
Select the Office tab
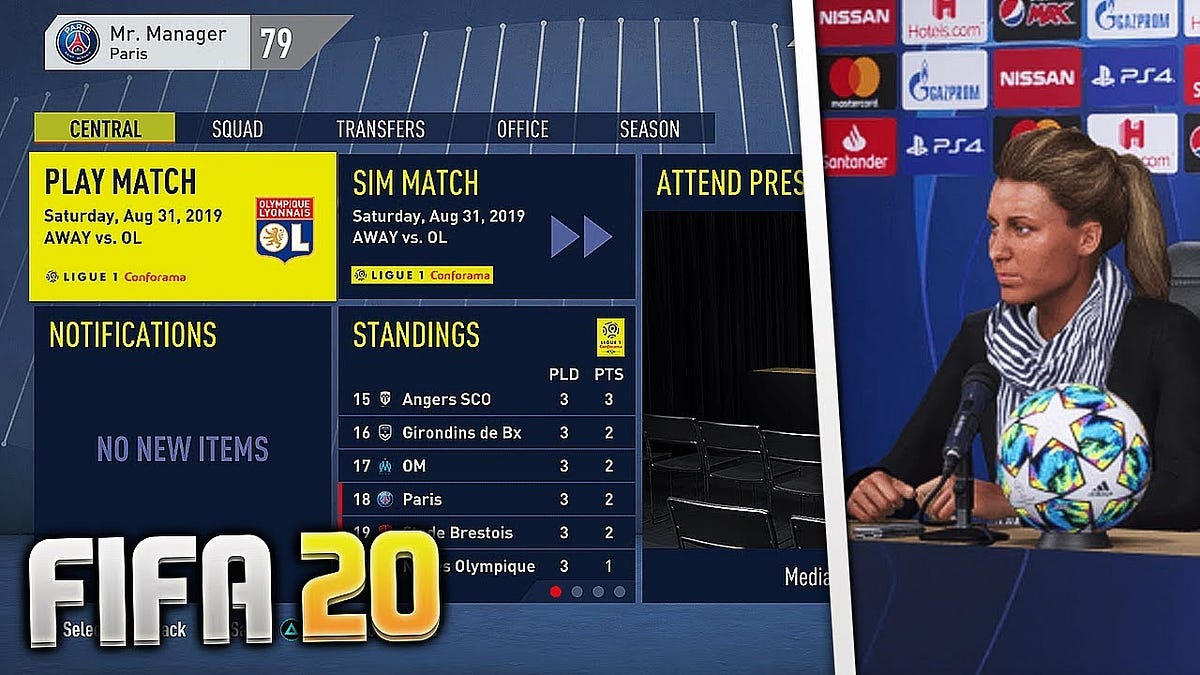pyautogui.click(x=522, y=129)
